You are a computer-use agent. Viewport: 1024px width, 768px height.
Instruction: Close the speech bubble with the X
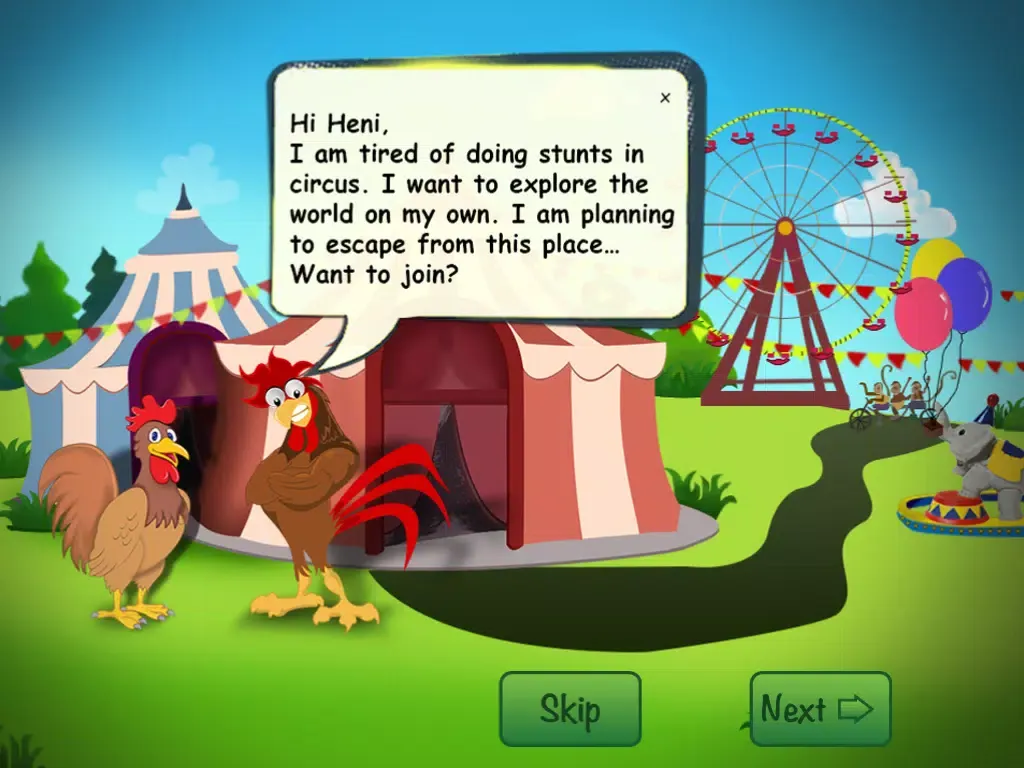tap(665, 98)
